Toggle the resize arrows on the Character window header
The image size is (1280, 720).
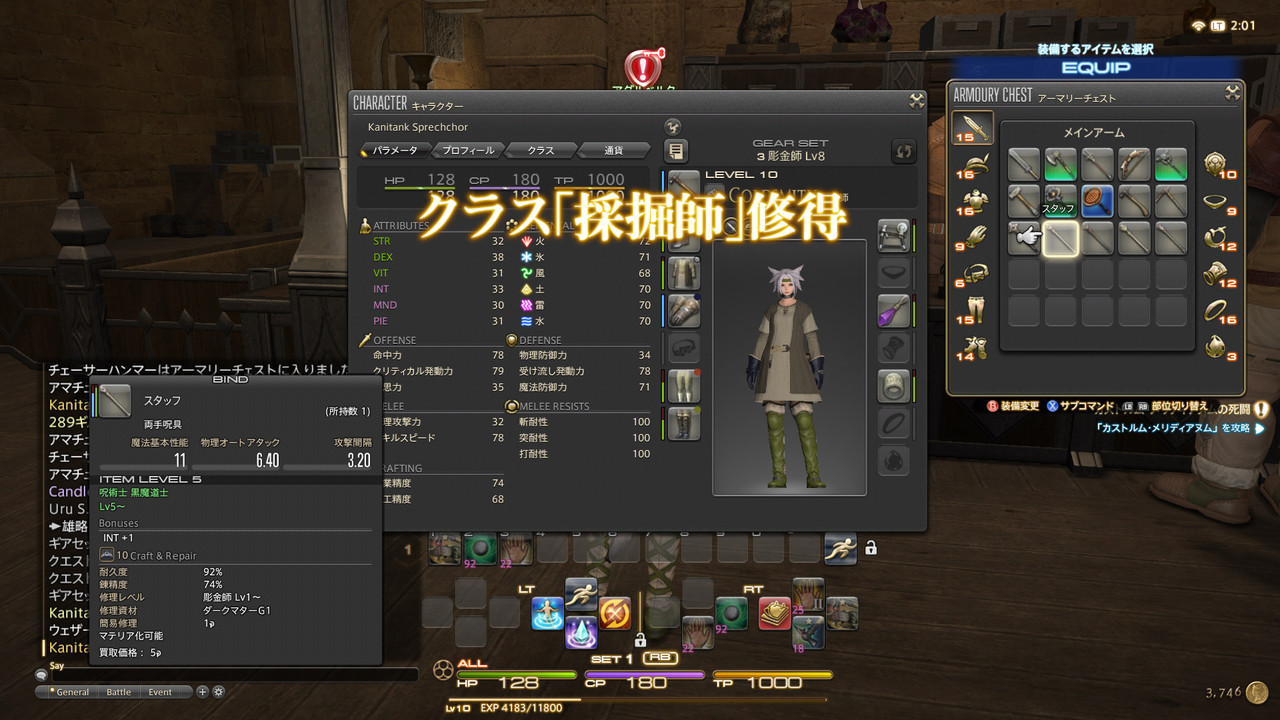pyautogui.click(x=914, y=100)
